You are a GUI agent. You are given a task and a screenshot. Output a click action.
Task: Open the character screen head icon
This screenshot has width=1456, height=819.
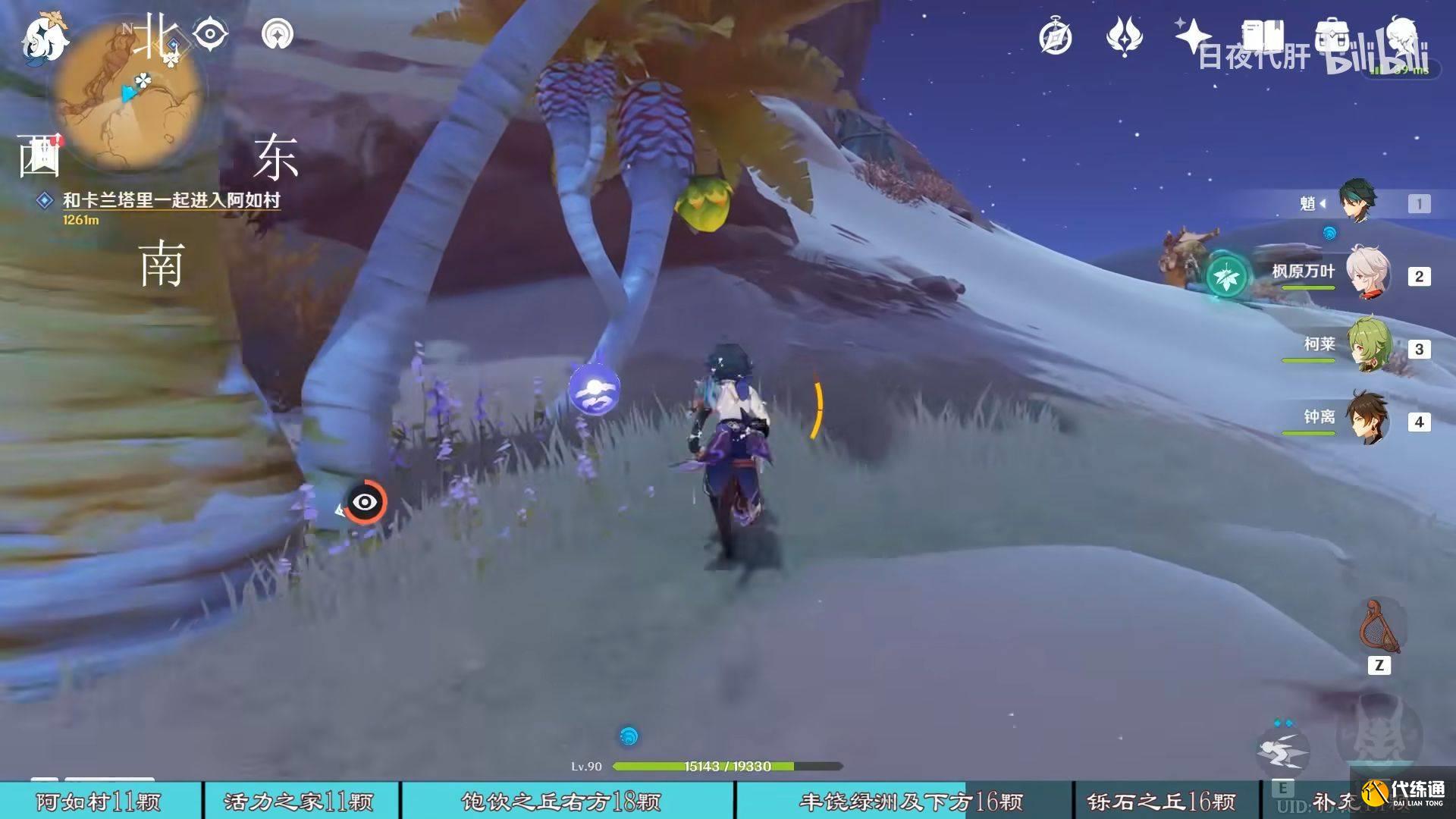(1402, 36)
